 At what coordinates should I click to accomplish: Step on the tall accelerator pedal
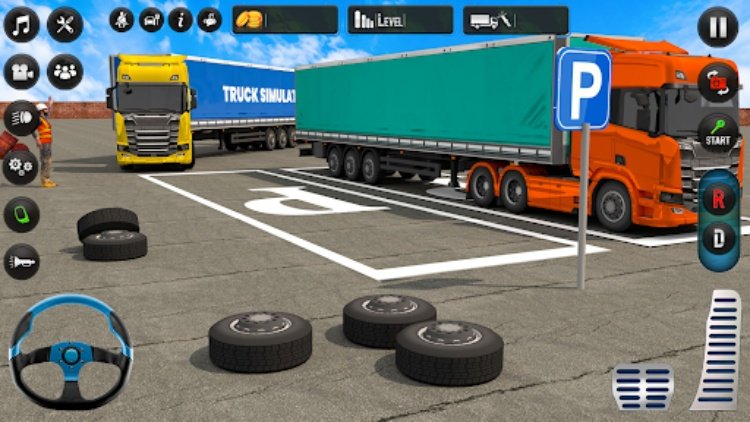718,350
